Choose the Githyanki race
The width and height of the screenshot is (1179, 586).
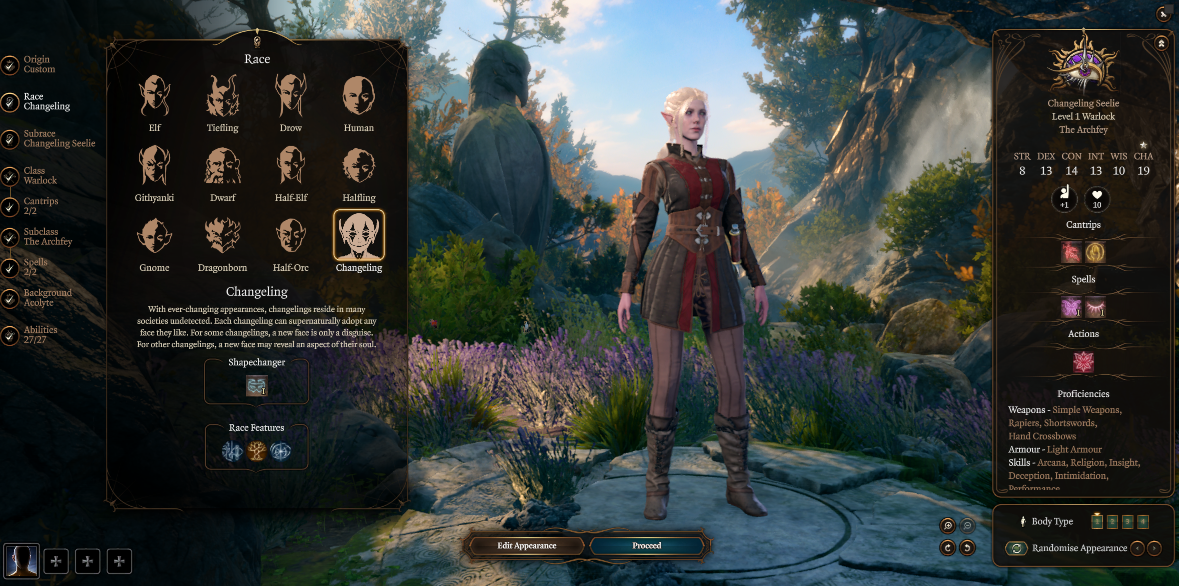[154, 167]
